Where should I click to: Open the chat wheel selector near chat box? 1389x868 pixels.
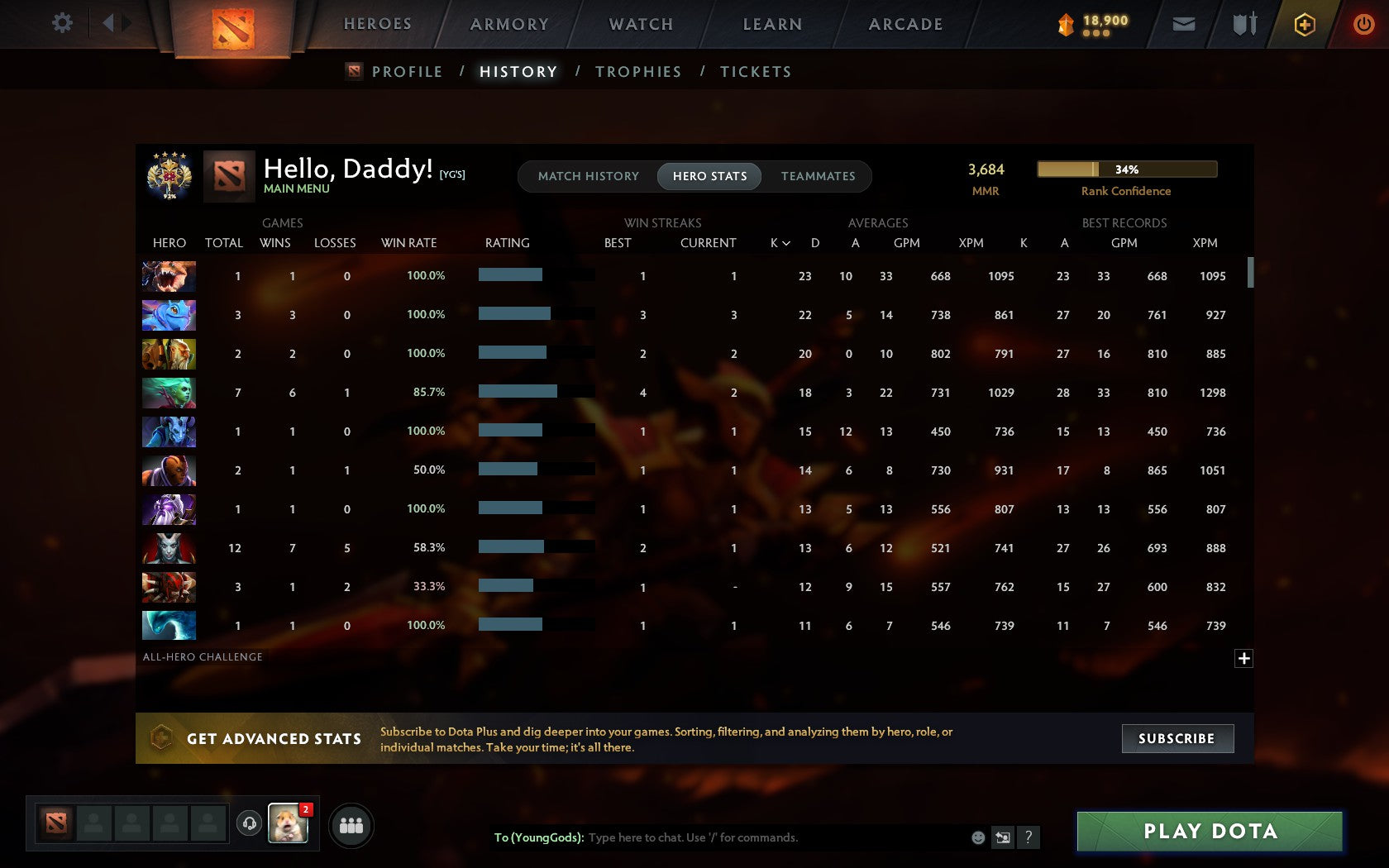[1003, 837]
